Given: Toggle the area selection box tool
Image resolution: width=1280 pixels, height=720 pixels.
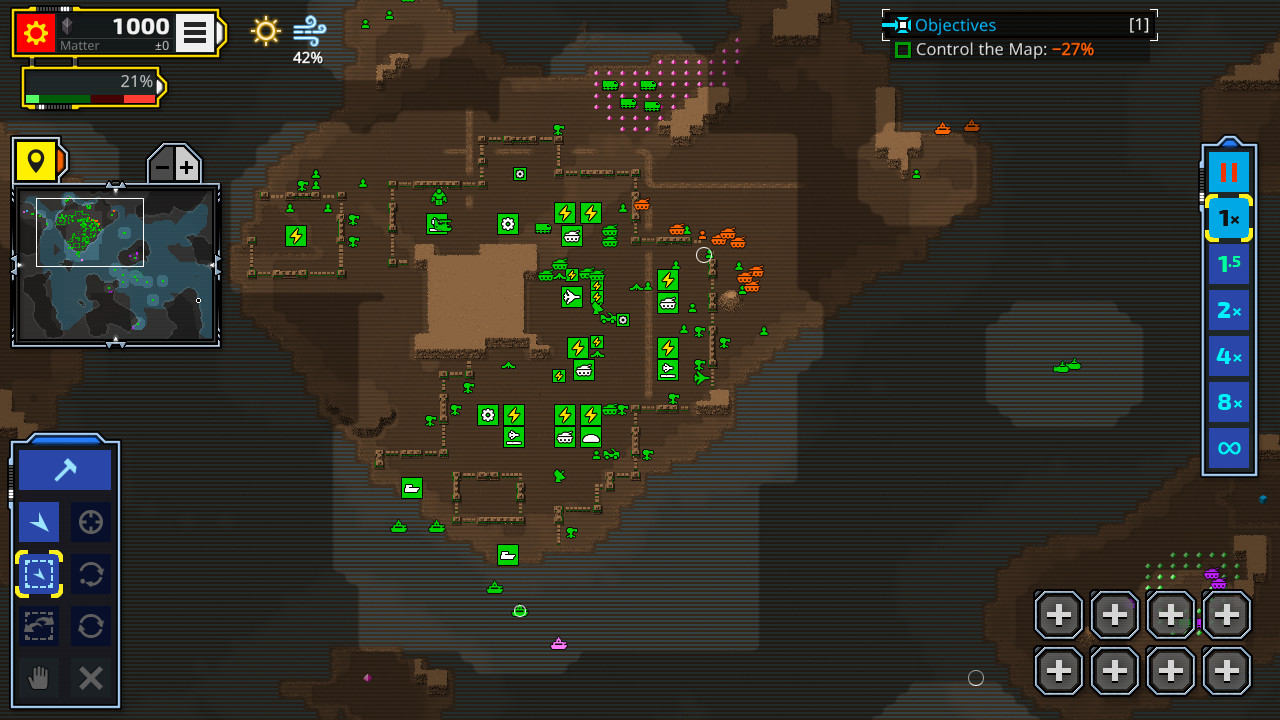Looking at the screenshot, I should tap(38, 574).
